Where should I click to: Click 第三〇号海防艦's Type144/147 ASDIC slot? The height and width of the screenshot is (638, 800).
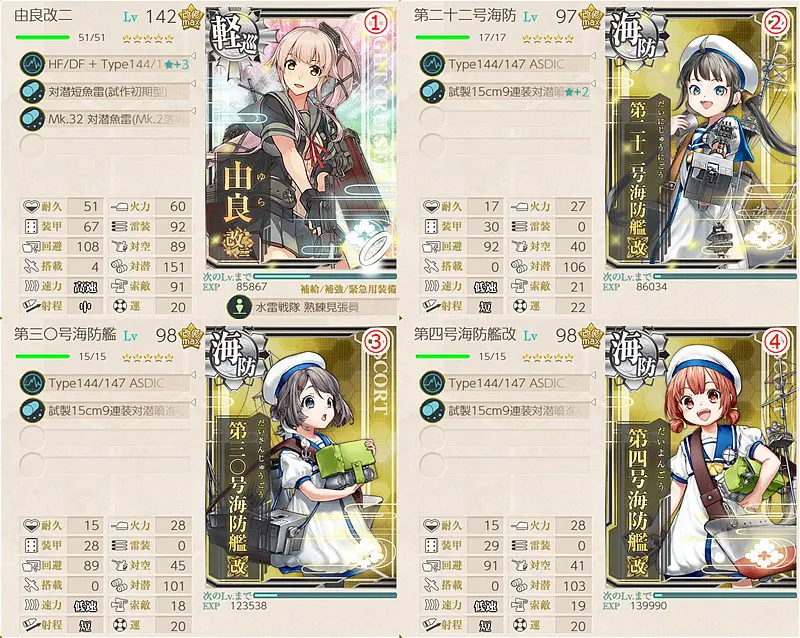(105, 383)
